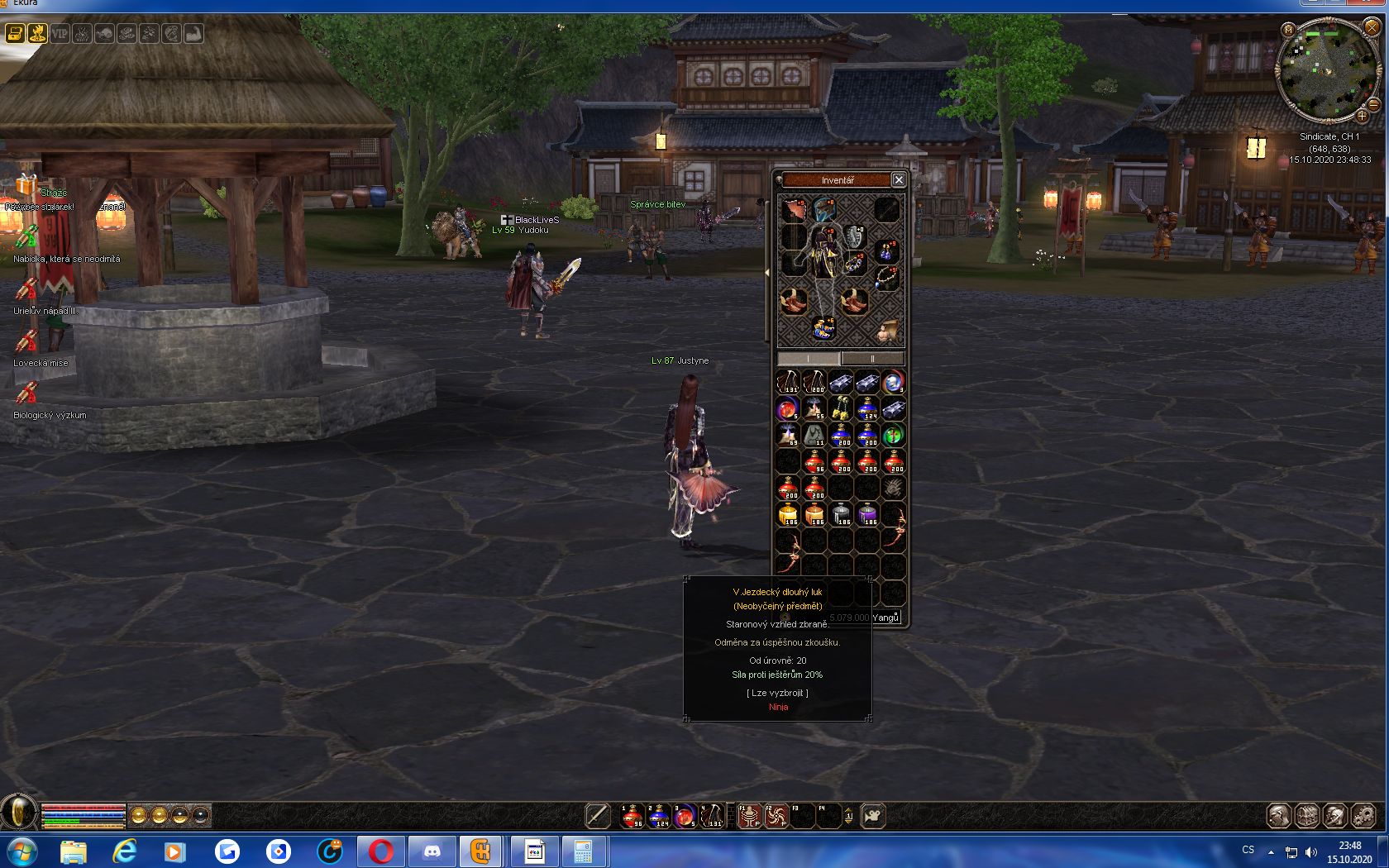Use the red potion in quickslot 1
This screenshot has height=868, width=1389.
click(x=632, y=816)
